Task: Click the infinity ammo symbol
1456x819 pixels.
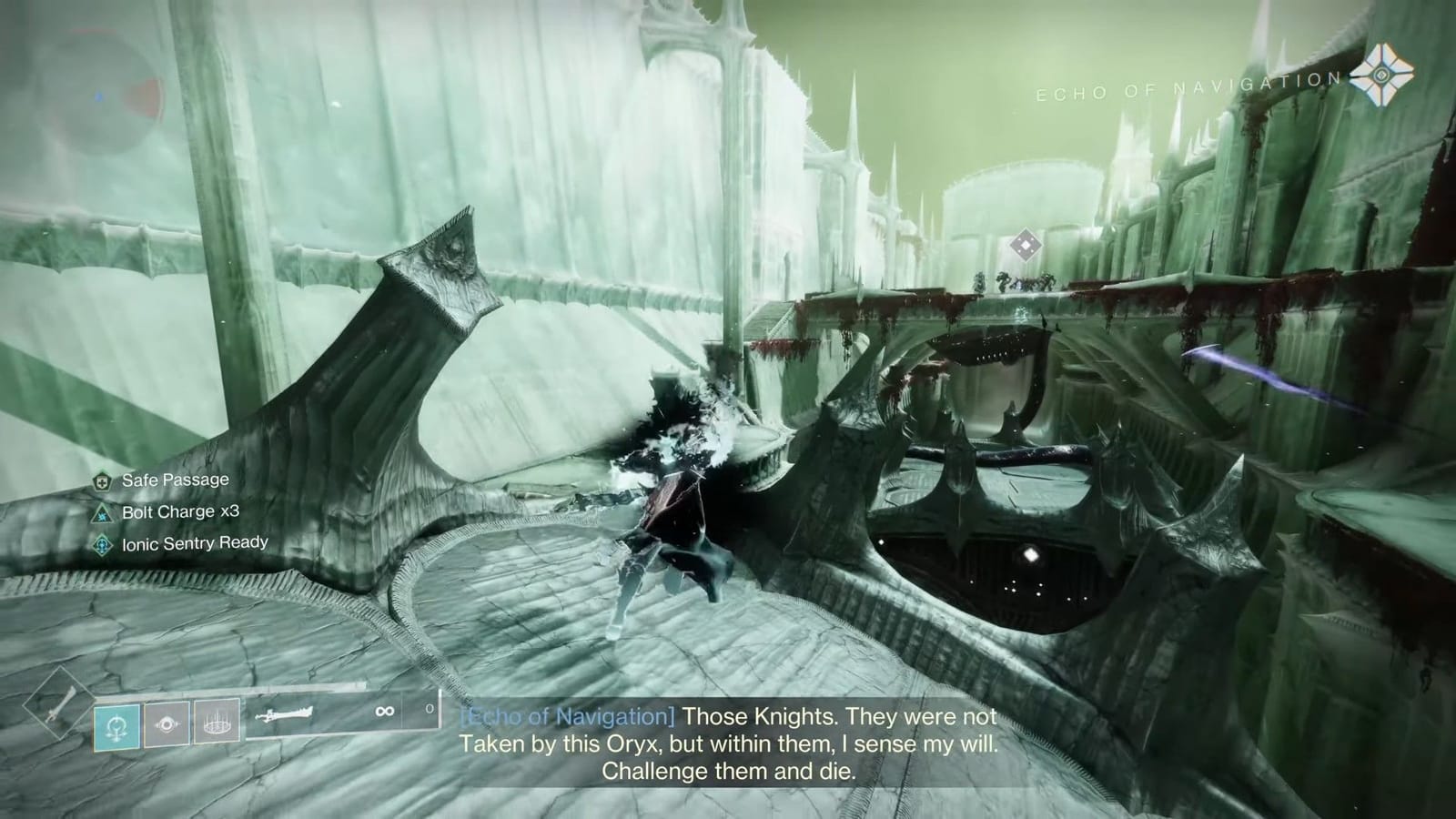Action: point(386,712)
